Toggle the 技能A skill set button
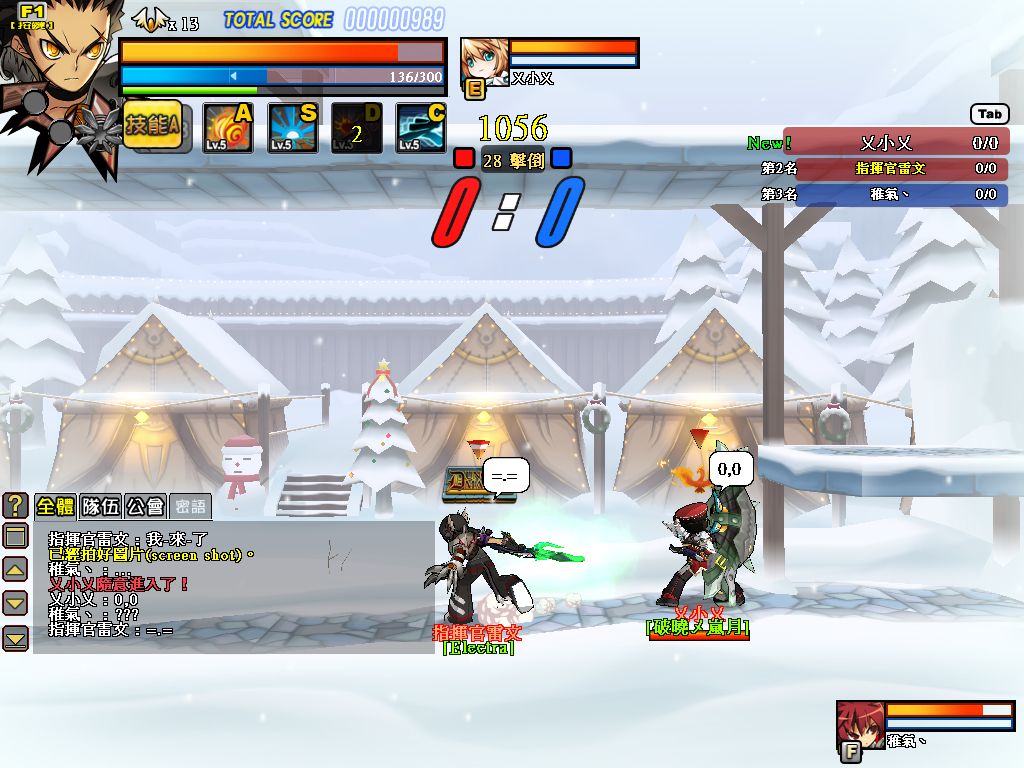This screenshot has height=768, width=1024. coord(152,126)
